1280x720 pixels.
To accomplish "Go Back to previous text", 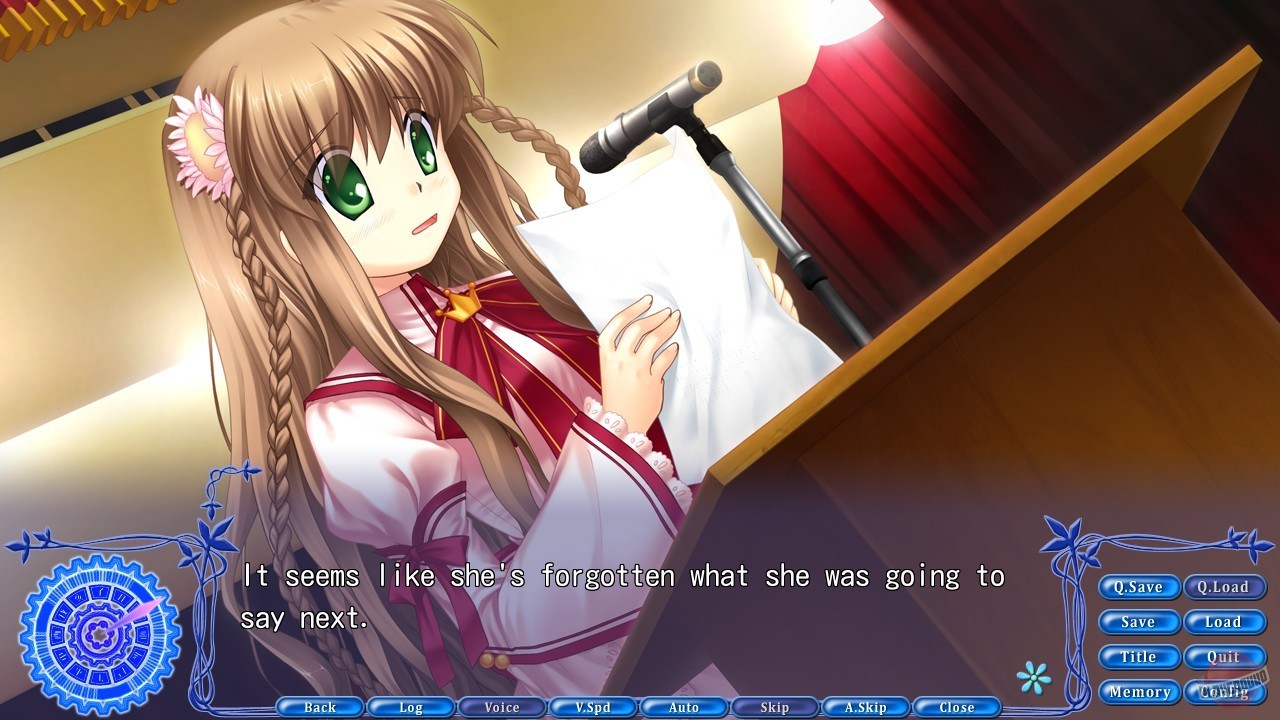I will 320,707.
